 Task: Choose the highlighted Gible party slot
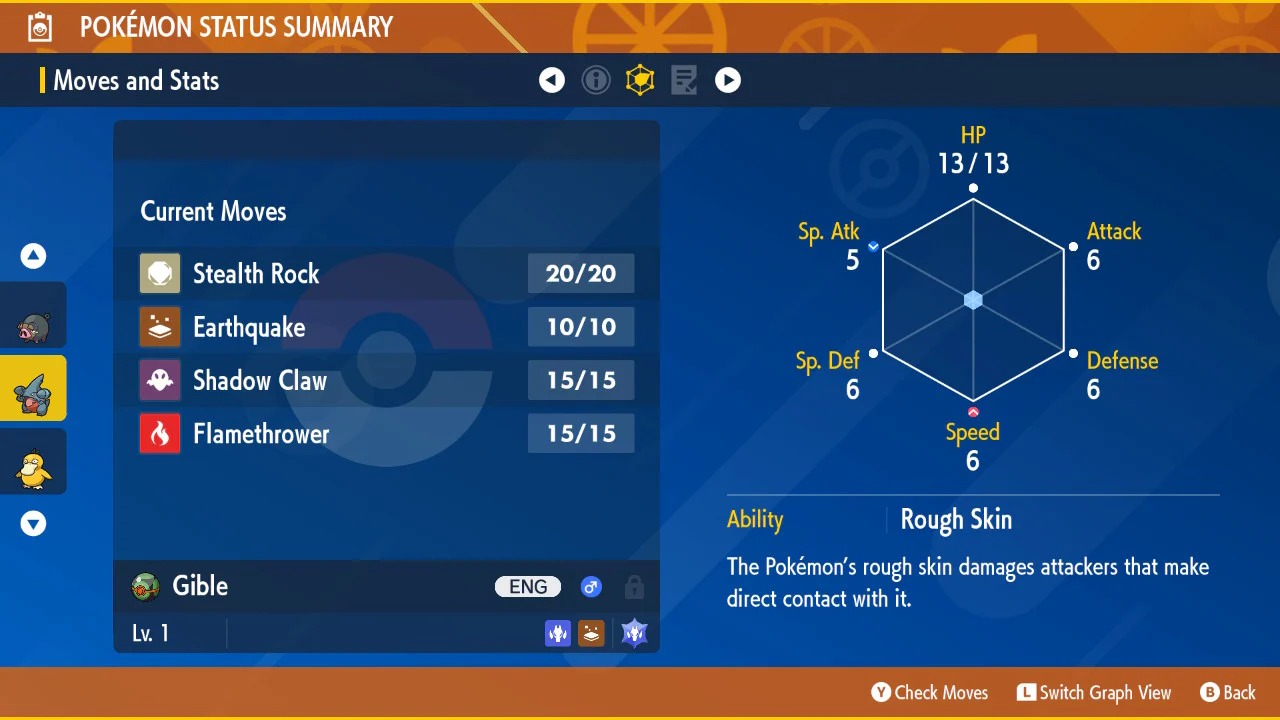tap(33, 389)
